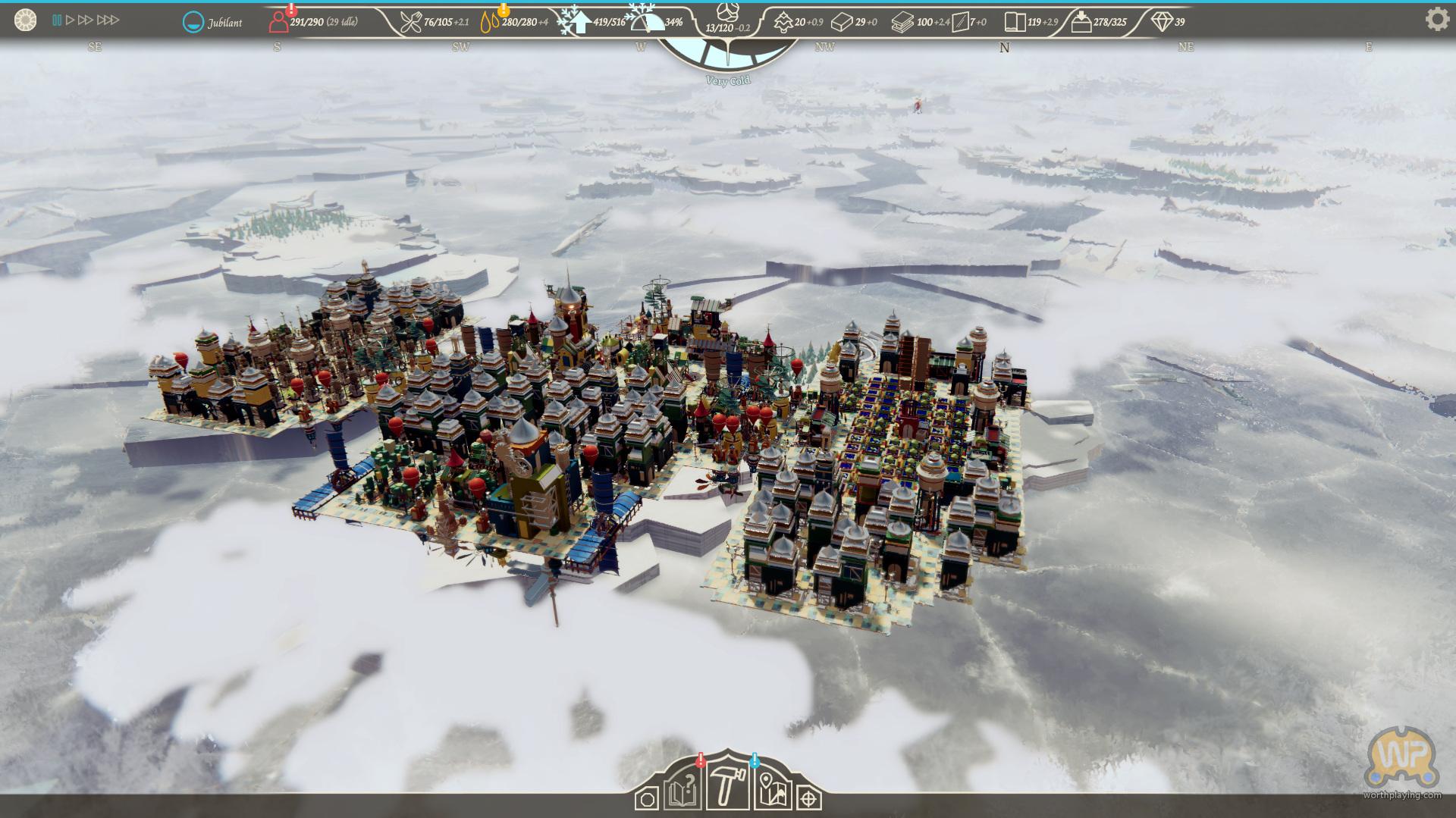The width and height of the screenshot is (1456, 818).
Task: Set game speed to normal play
Action: [x=70, y=20]
